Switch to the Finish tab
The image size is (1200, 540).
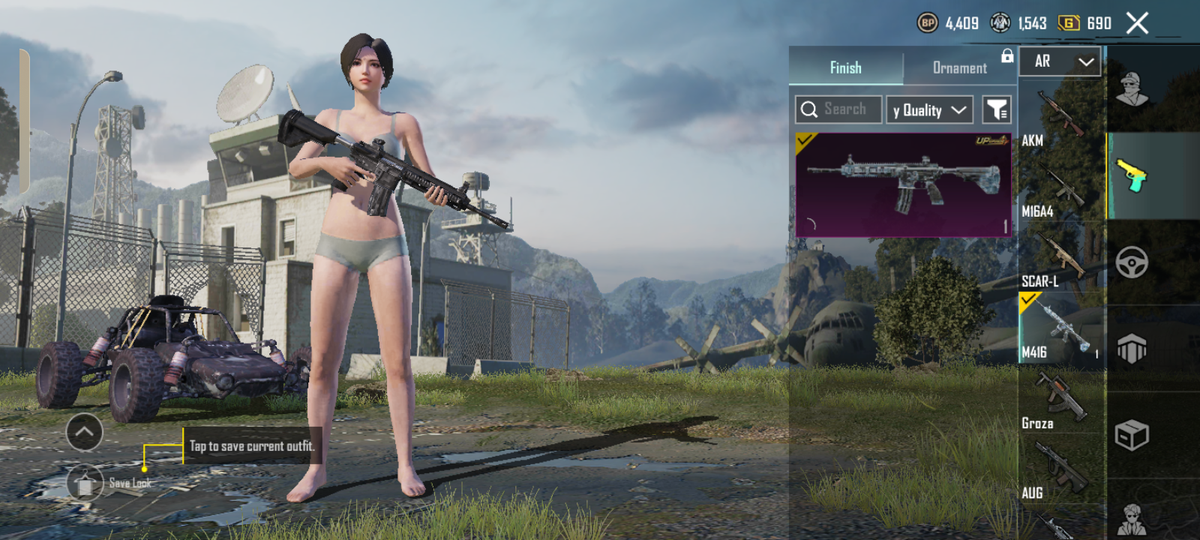845,68
